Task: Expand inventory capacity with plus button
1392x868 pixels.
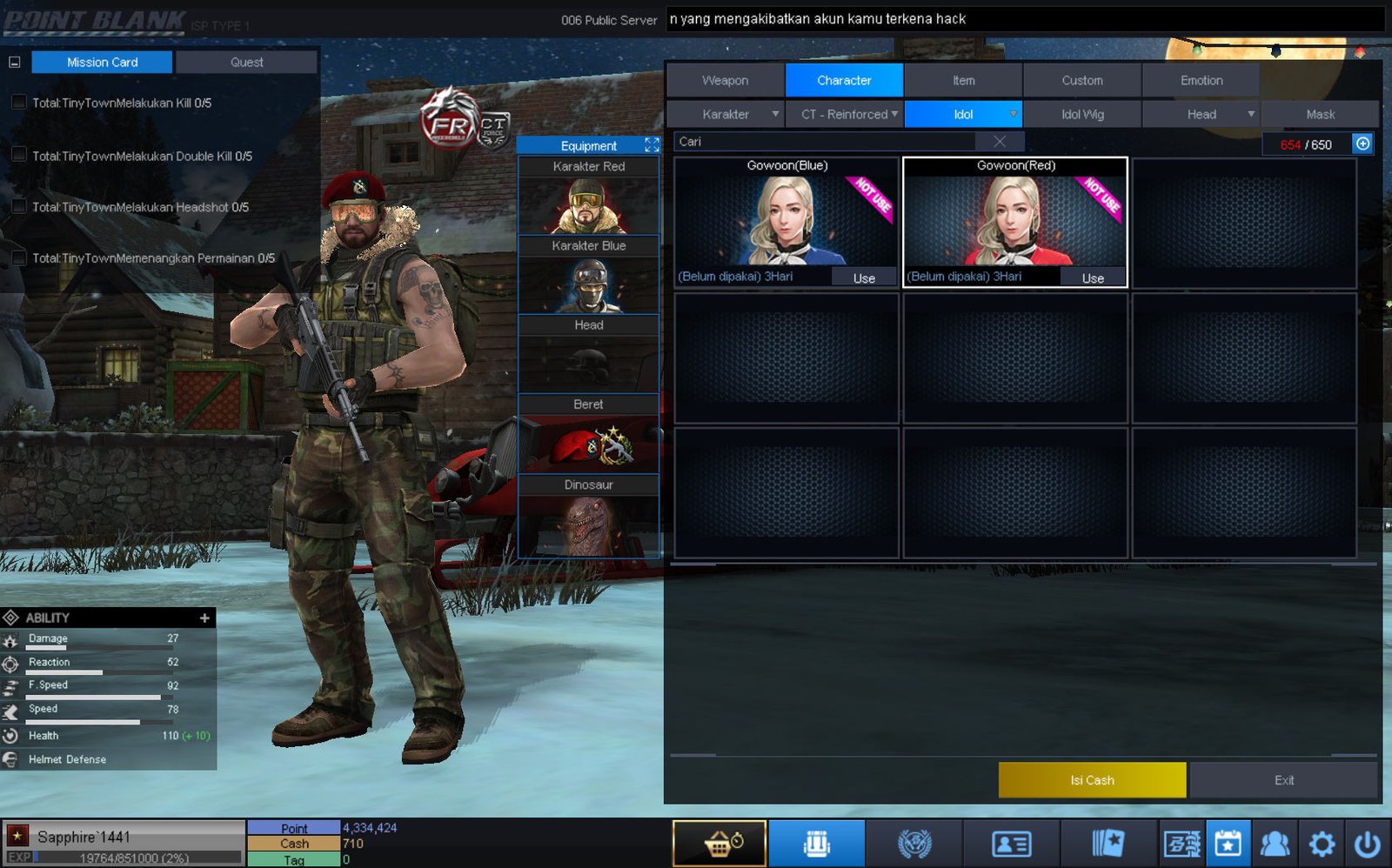Action: point(1362,144)
